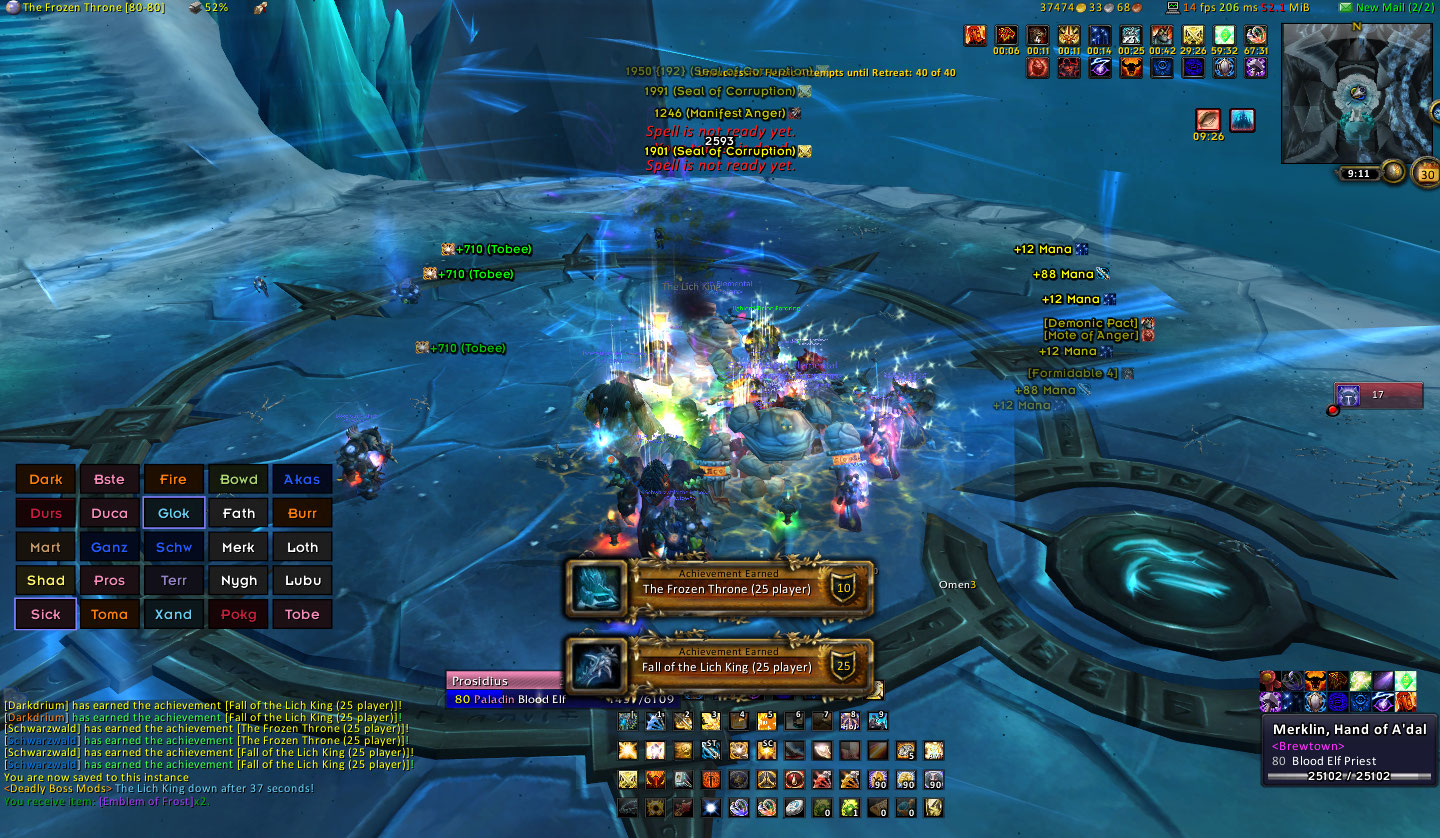The width and height of the screenshot is (1440, 838).
Task: Open the Fall of the Lich King achievement alert
Action: click(720, 665)
